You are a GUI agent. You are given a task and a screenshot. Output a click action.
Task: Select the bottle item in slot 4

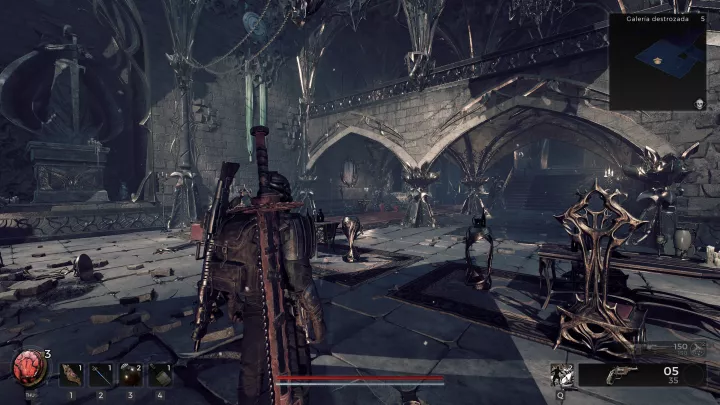(x=159, y=375)
